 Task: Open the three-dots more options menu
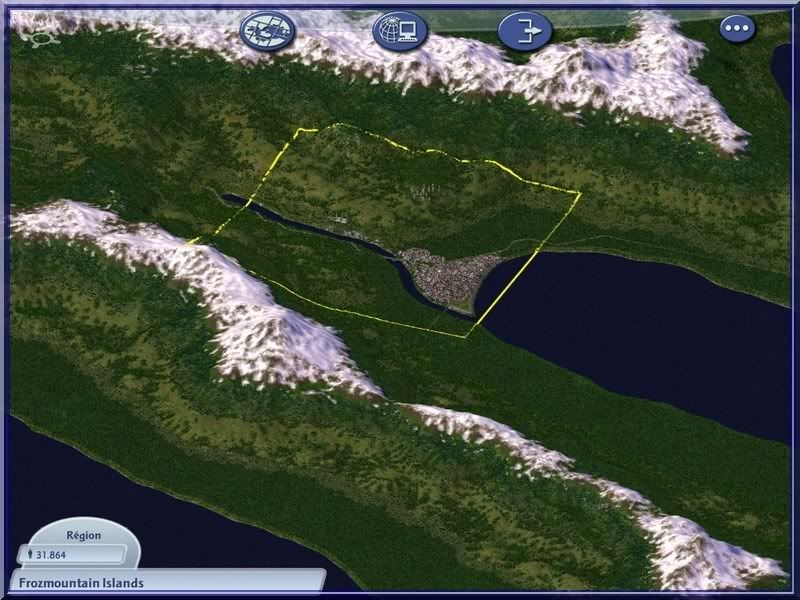pos(738,28)
